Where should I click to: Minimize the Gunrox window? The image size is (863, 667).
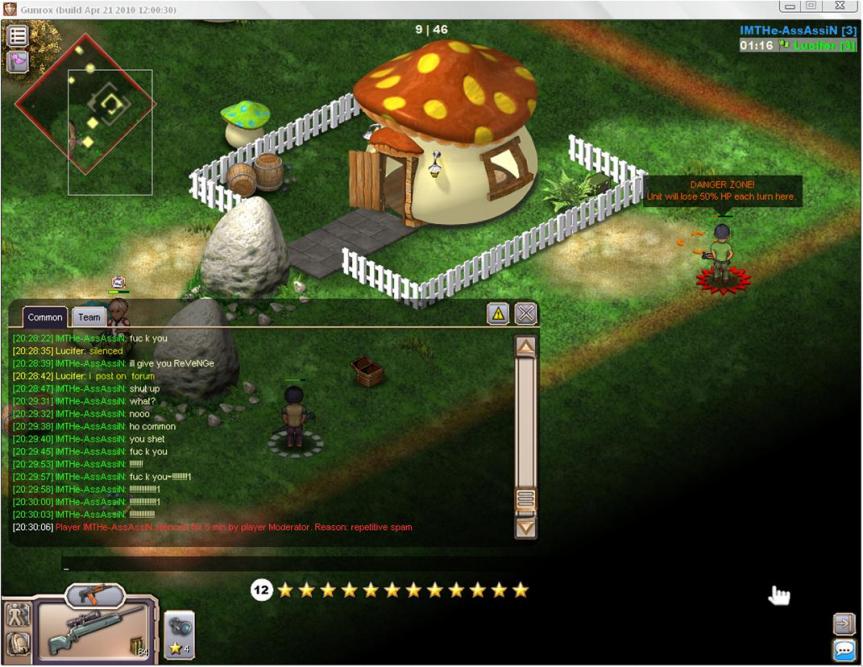click(790, 7)
